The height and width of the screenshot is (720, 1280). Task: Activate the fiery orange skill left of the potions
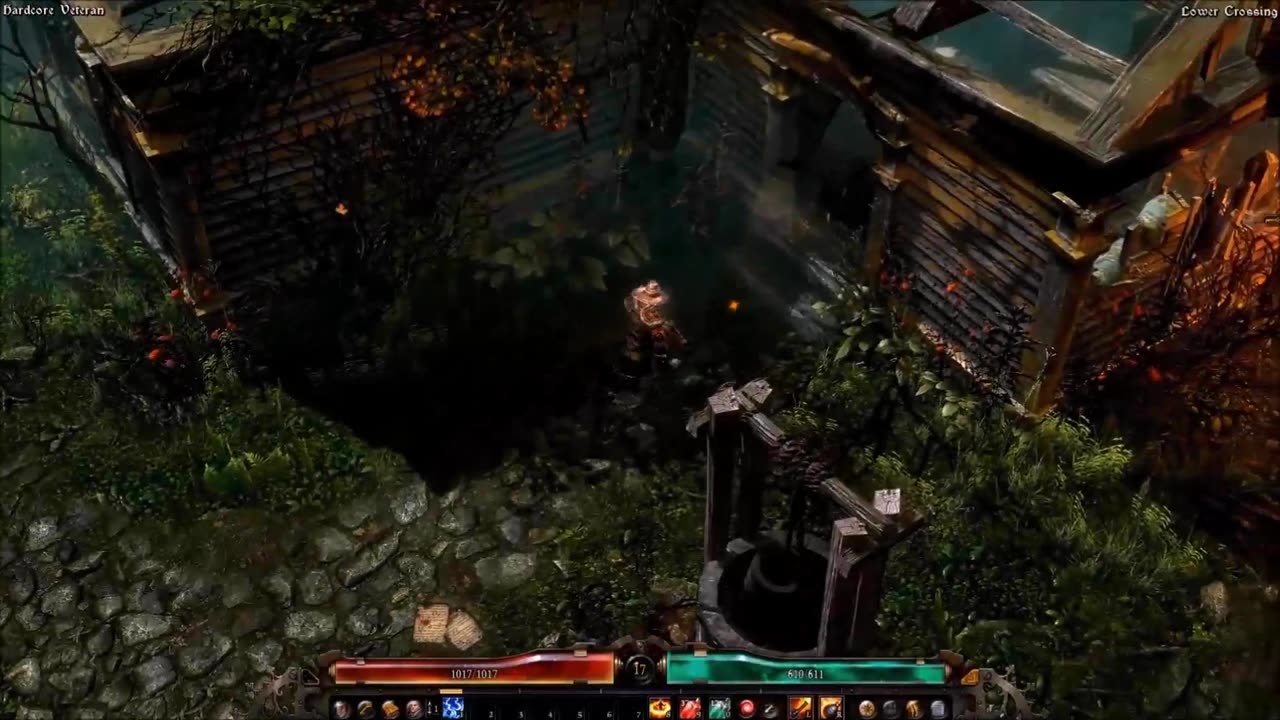click(660, 708)
